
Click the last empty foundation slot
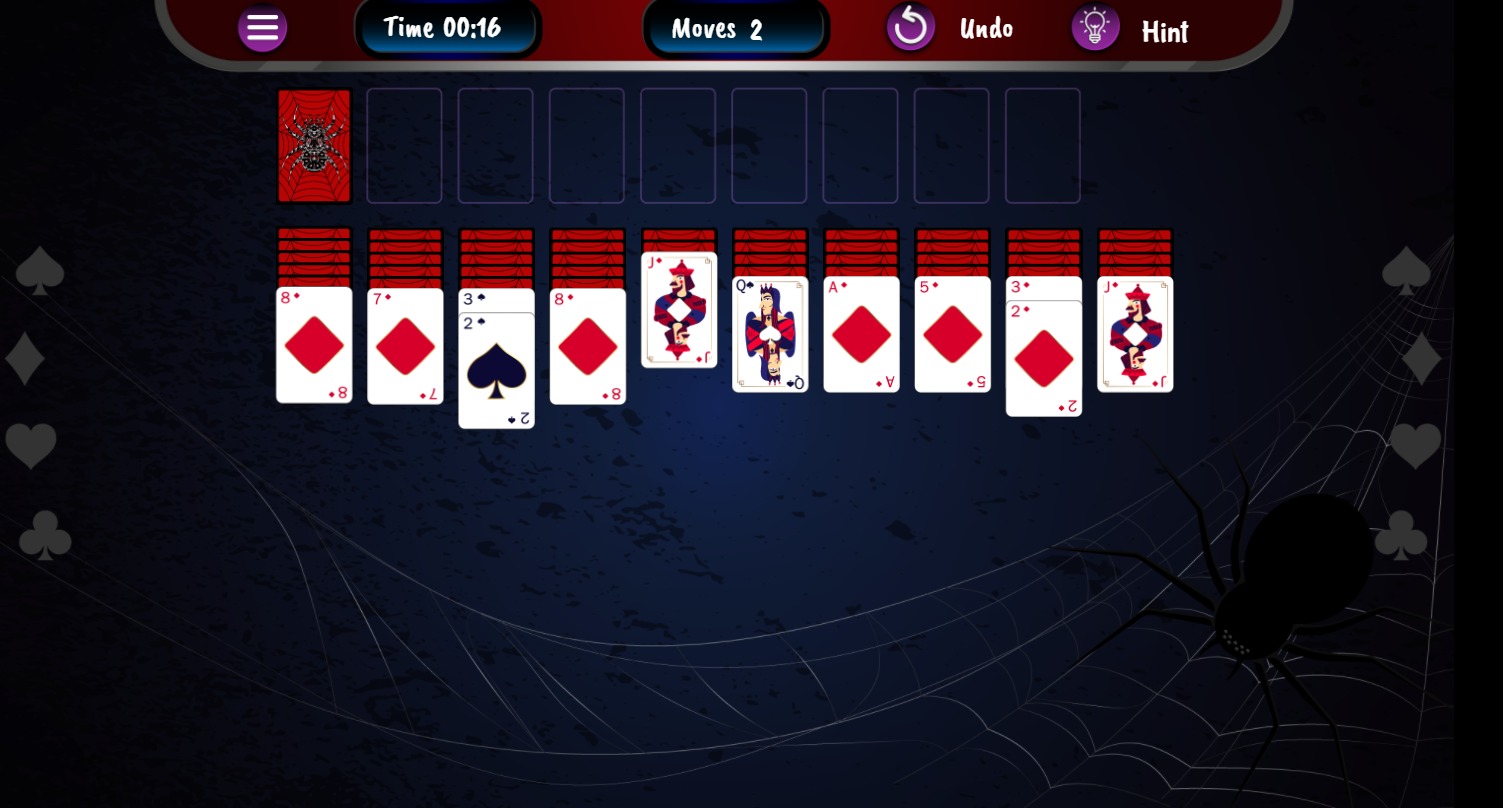pyautogui.click(x=1042, y=145)
